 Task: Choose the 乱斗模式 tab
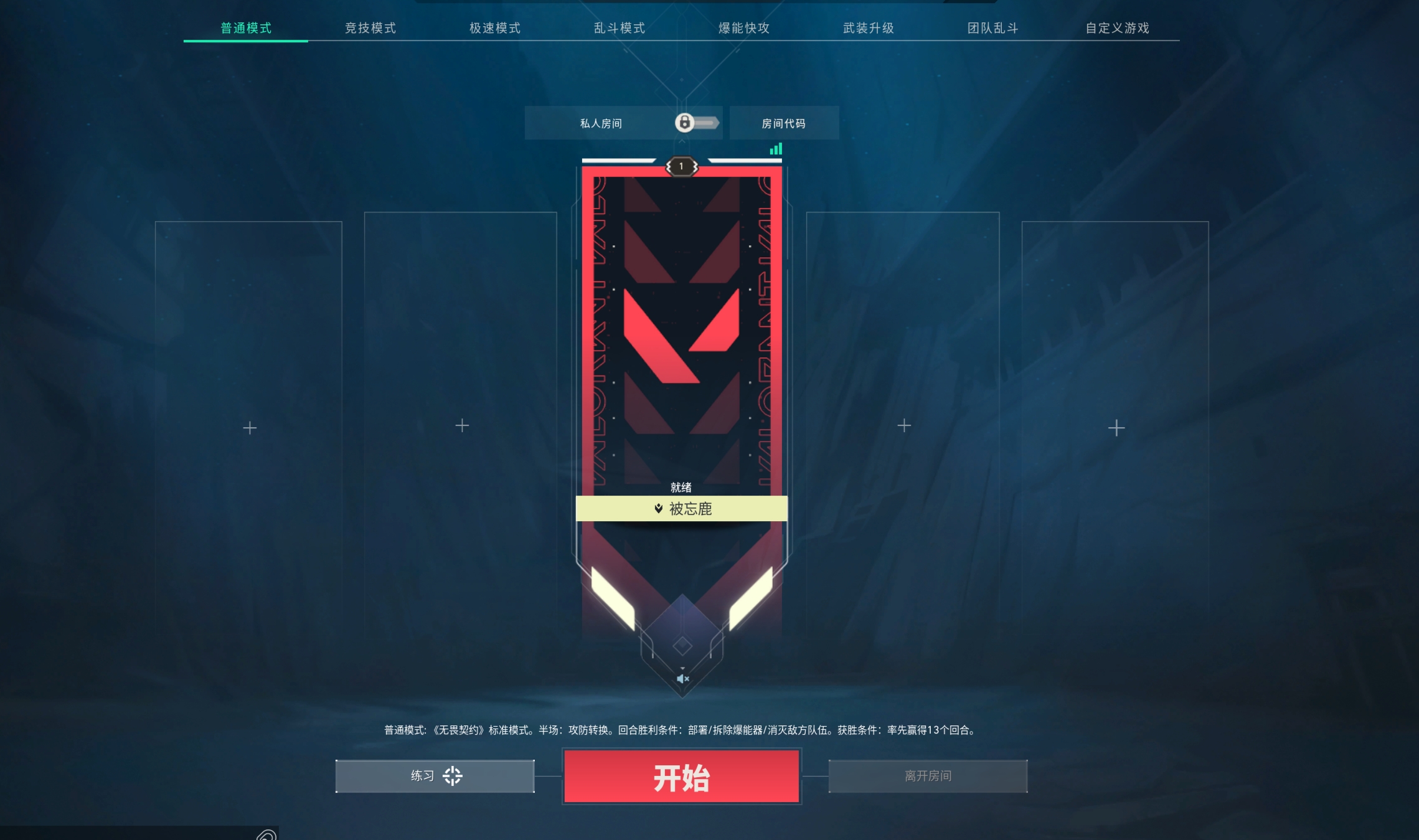click(x=620, y=28)
